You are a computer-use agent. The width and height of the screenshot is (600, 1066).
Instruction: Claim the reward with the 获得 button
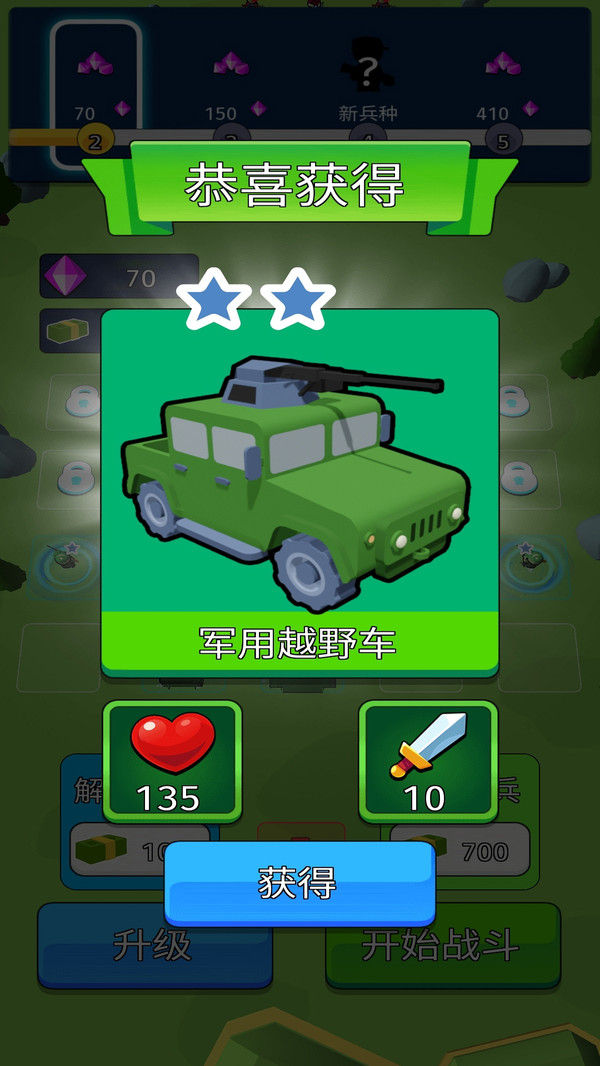coord(299,882)
